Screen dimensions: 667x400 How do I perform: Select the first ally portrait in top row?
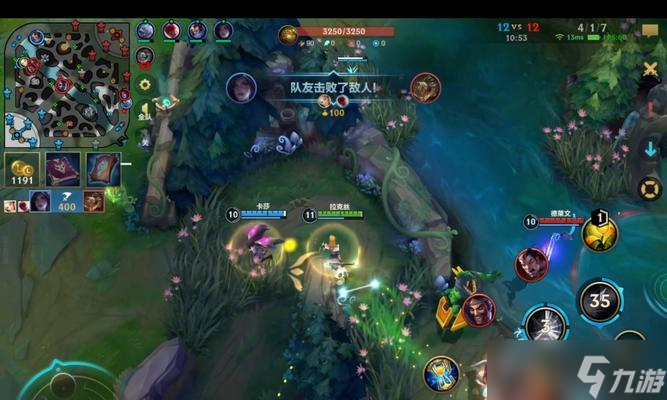pyautogui.click(x=146, y=30)
